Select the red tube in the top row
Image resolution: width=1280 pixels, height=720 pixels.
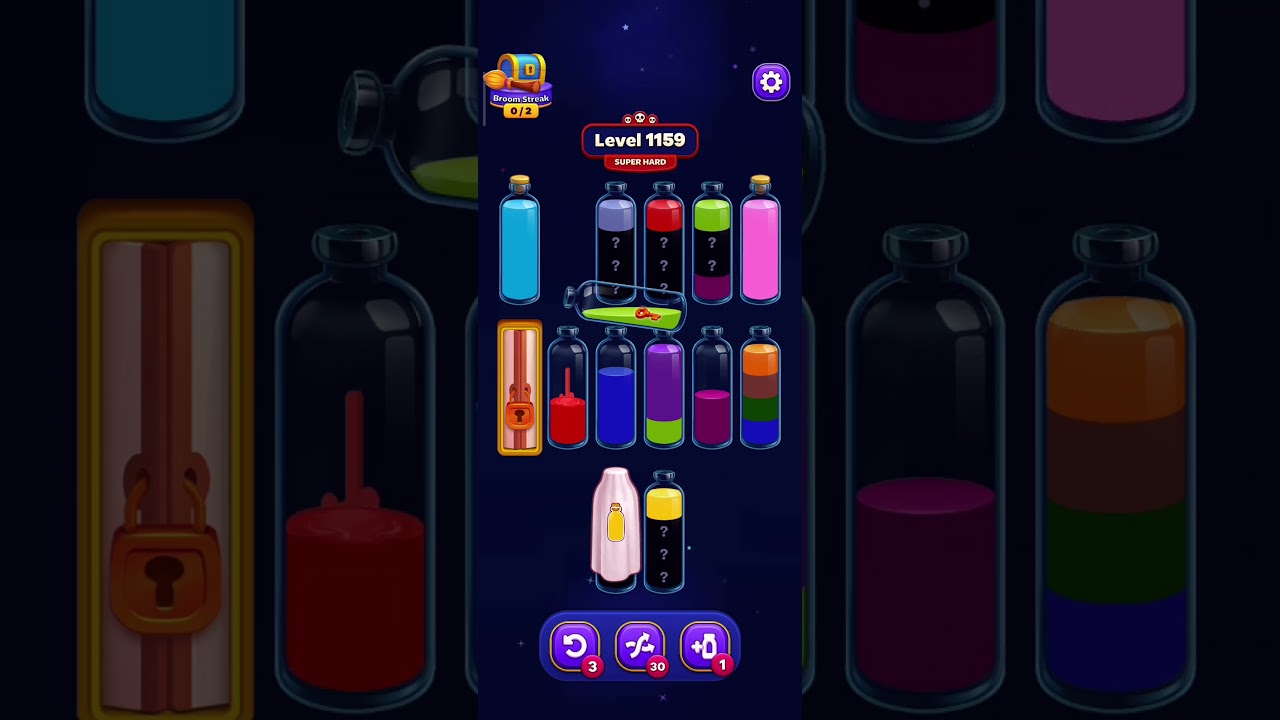[664, 245]
